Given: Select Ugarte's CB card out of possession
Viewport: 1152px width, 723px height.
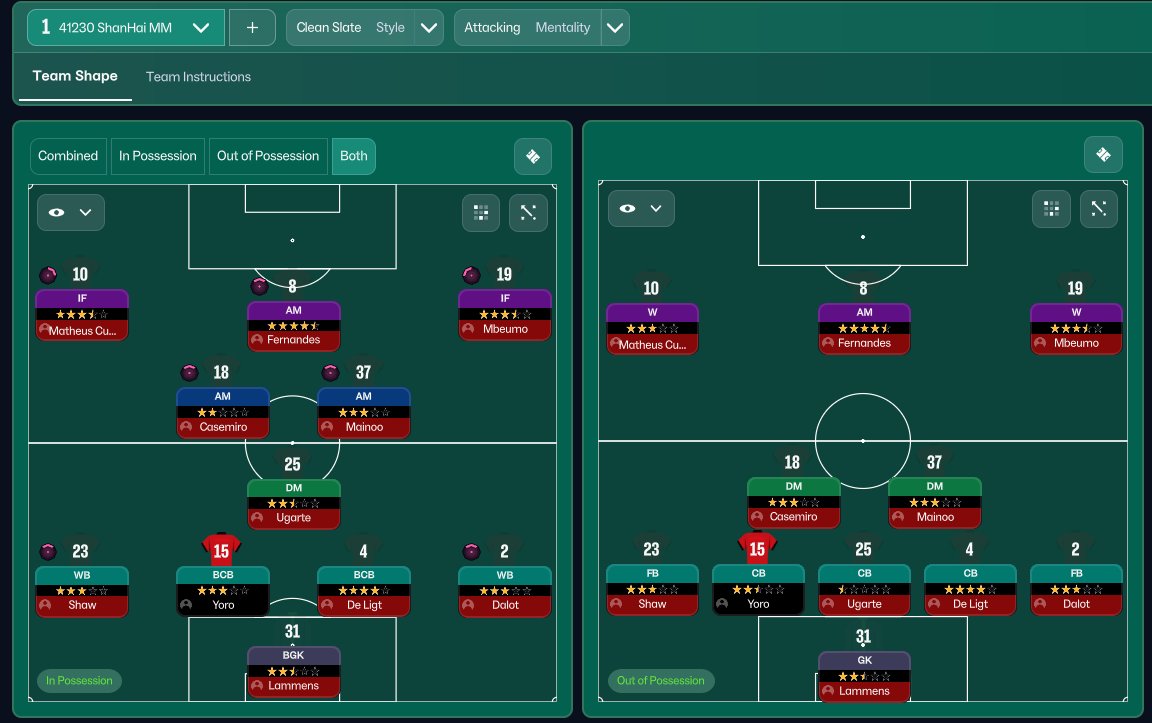Looking at the screenshot, I should (x=864, y=590).
